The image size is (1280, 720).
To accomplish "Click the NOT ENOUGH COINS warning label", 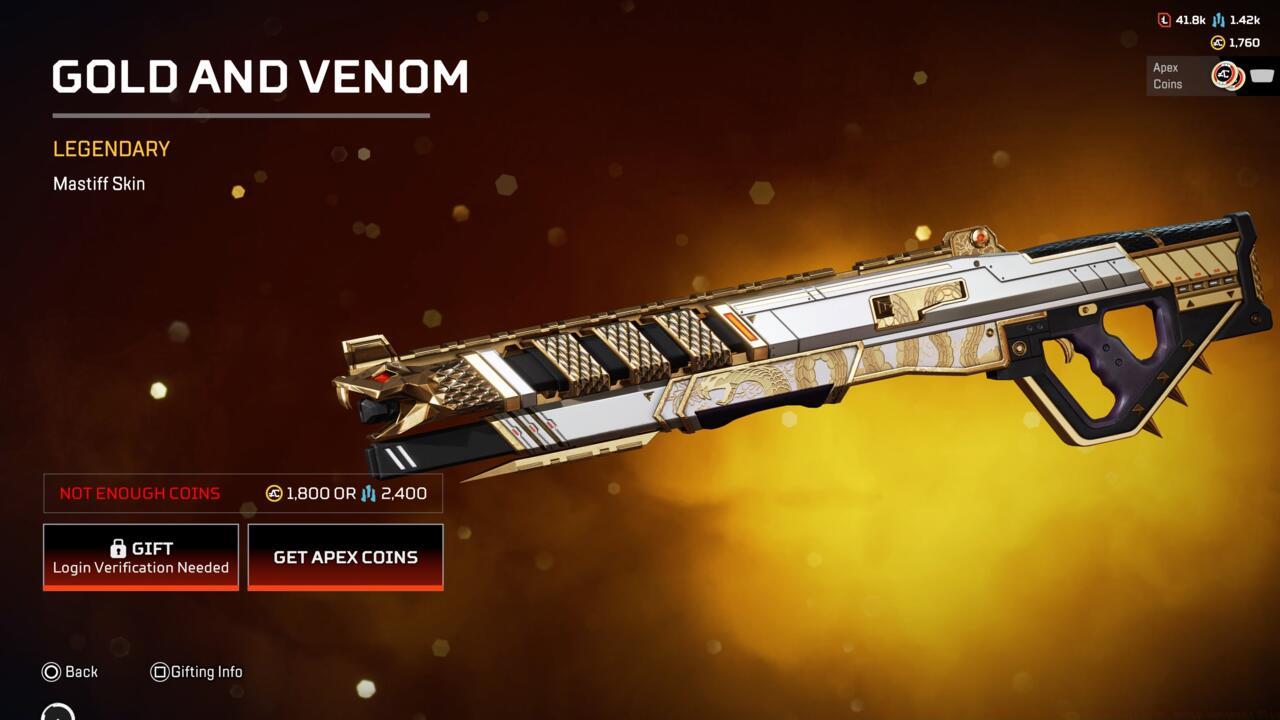I will 140,493.
